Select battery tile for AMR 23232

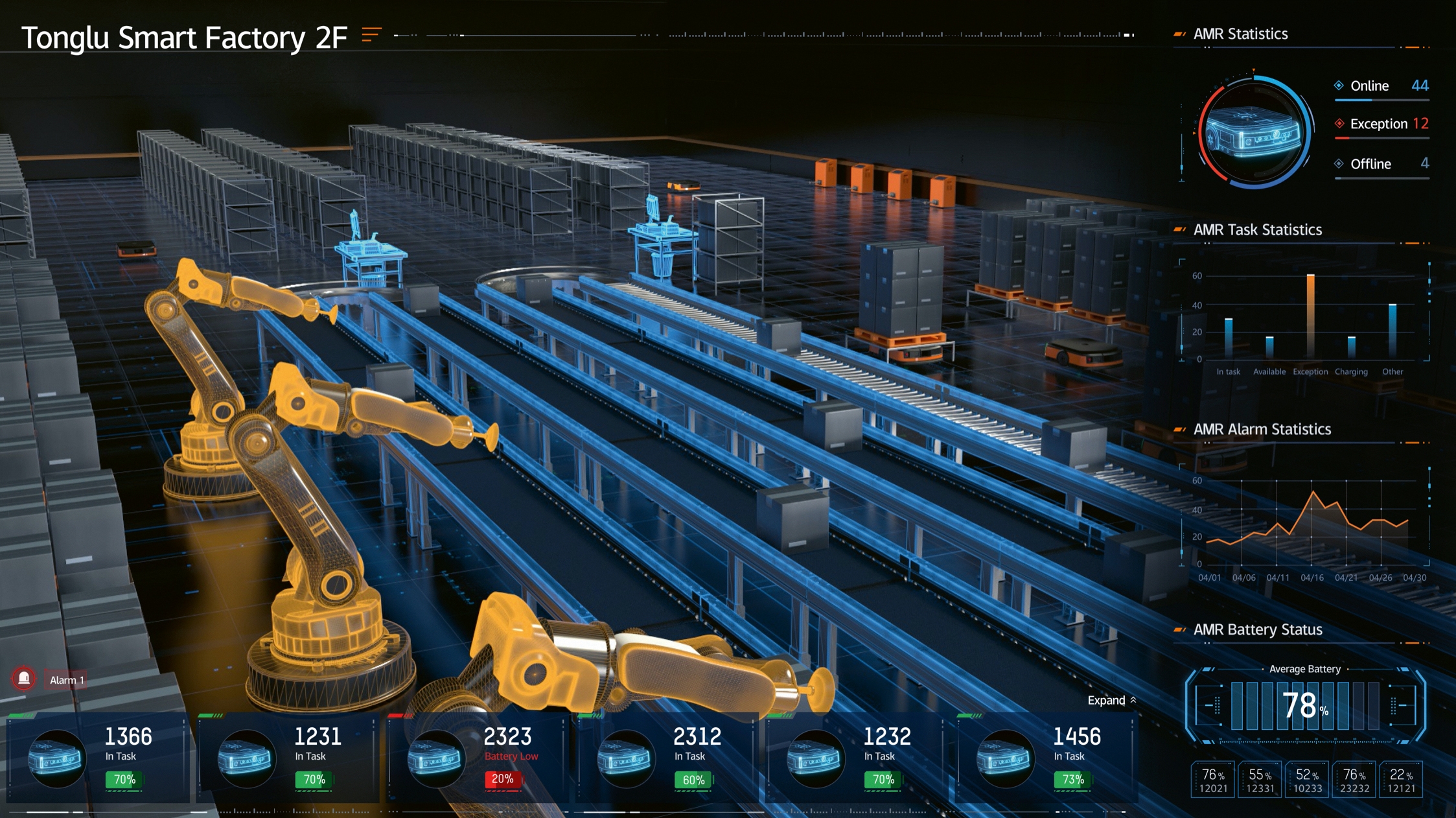pos(1354,780)
